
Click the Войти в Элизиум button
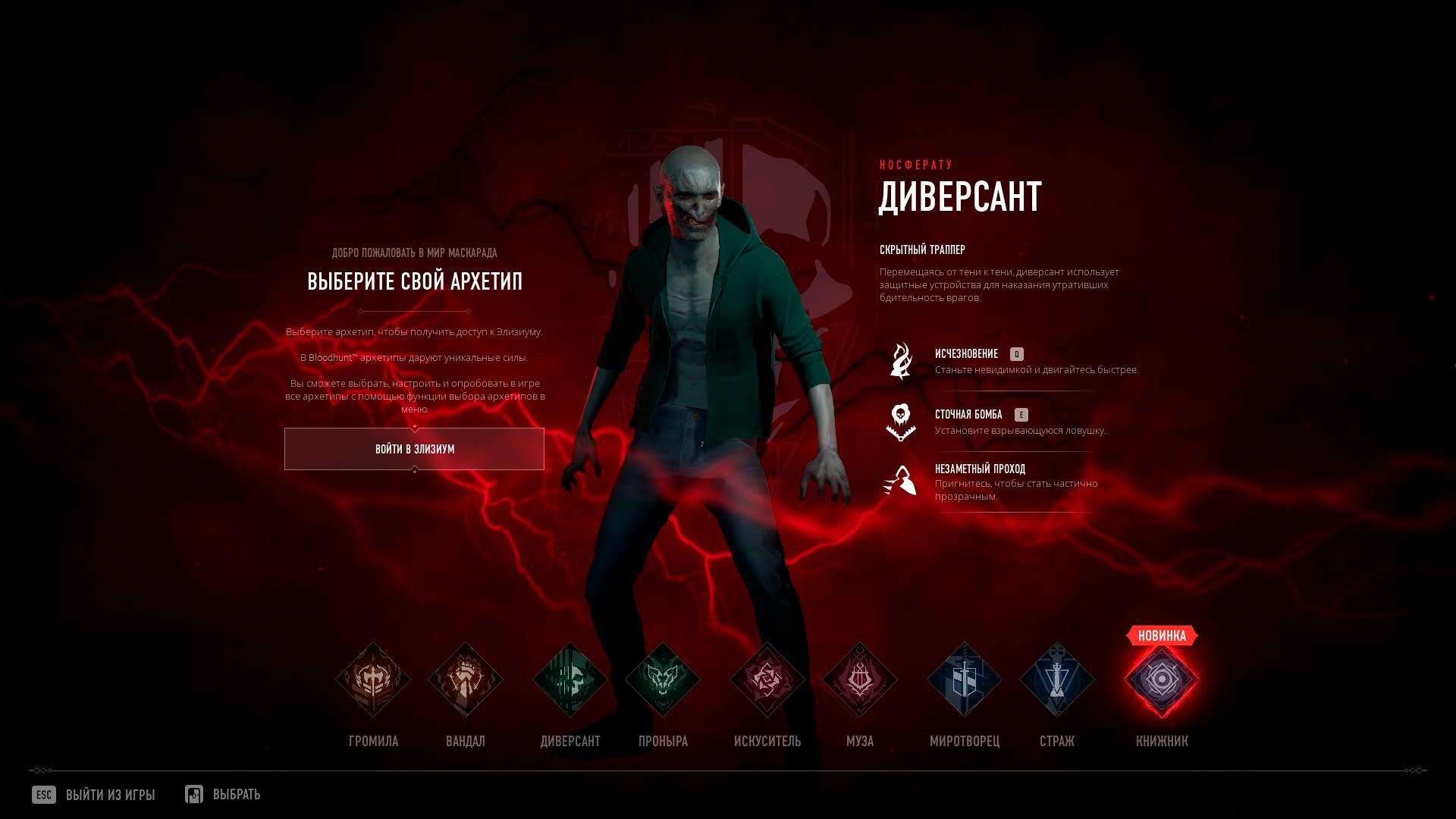[x=414, y=448]
